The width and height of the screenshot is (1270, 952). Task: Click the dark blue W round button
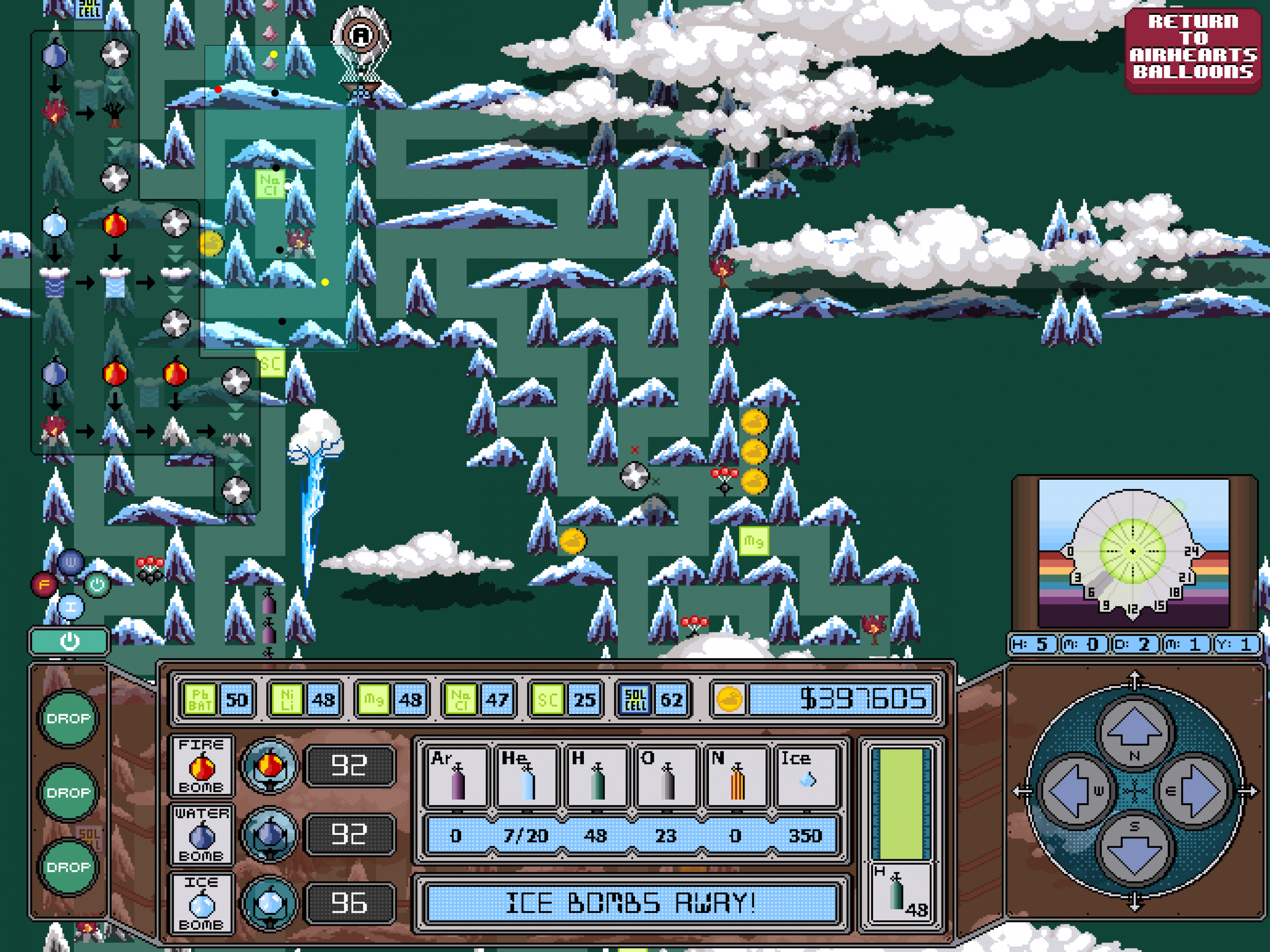pos(70,562)
